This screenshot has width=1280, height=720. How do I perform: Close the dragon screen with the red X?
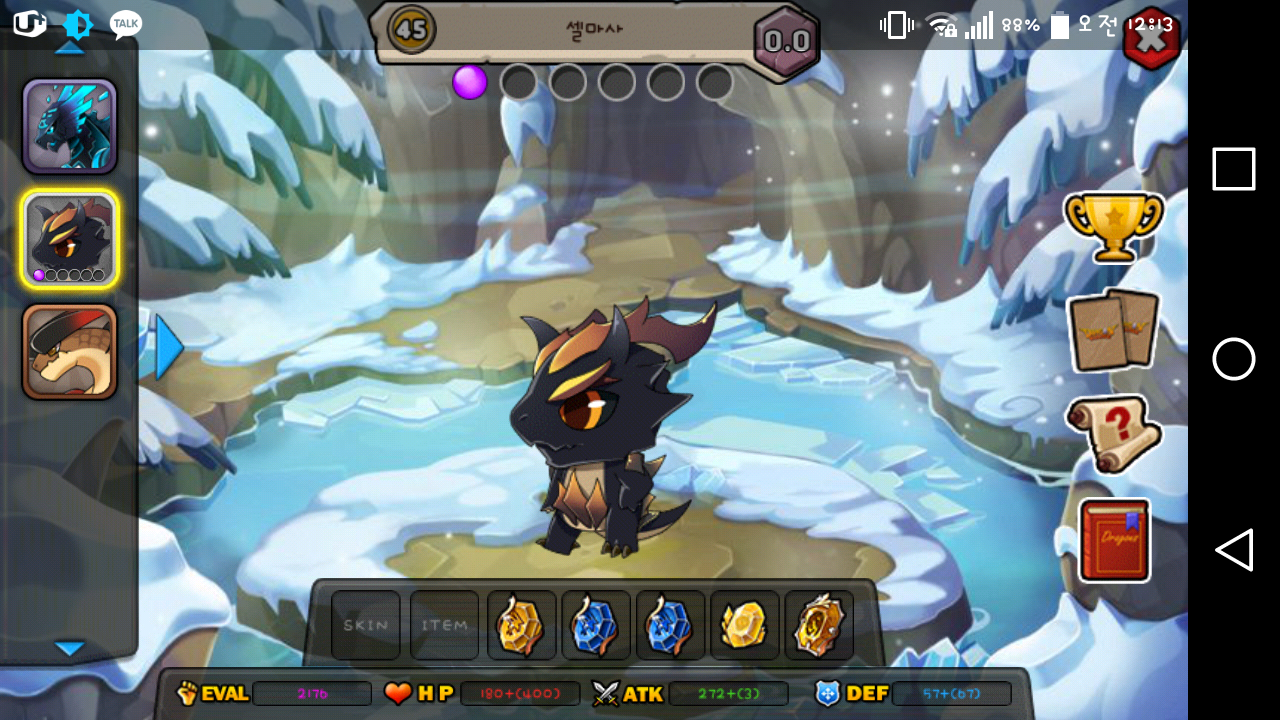(1151, 40)
